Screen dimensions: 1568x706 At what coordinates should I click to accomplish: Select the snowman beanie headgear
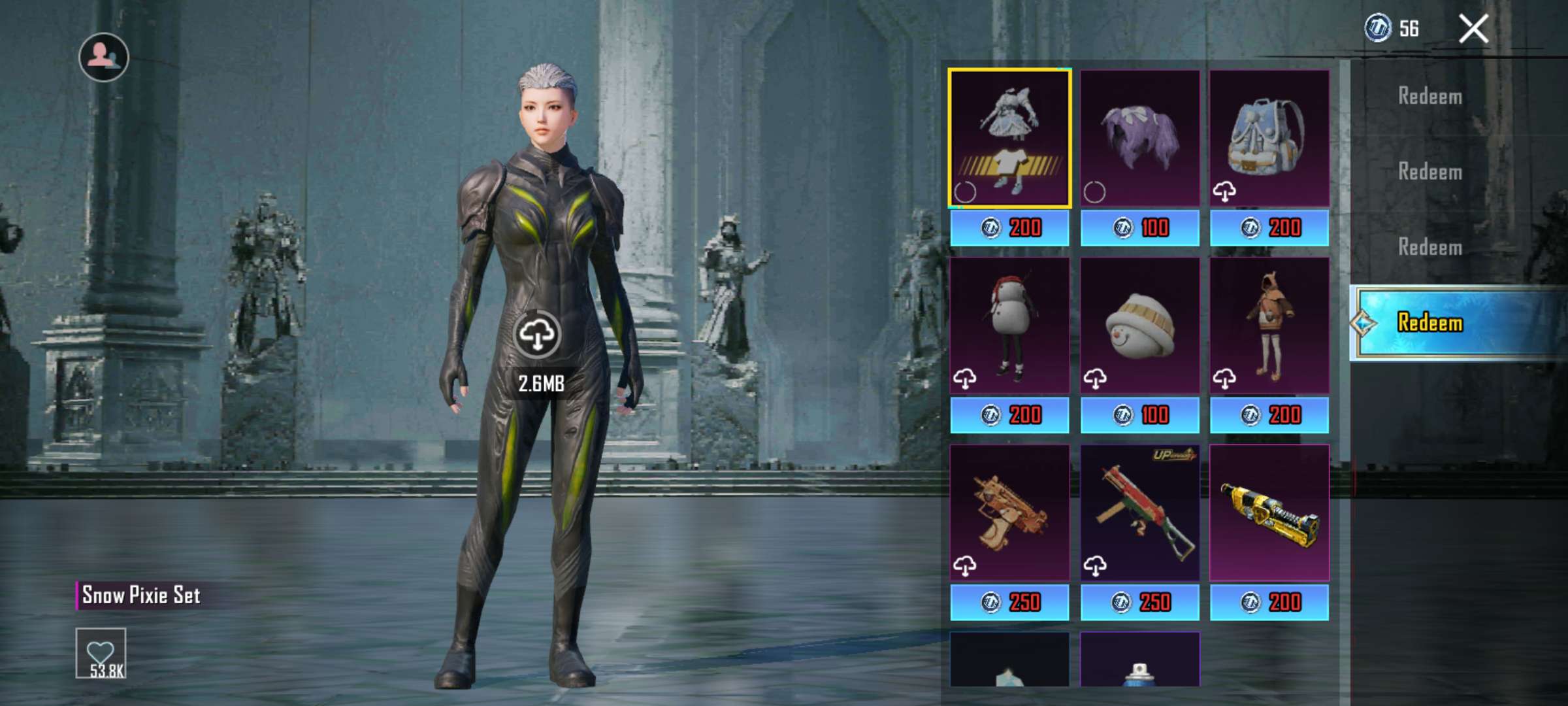point(1139,326)
